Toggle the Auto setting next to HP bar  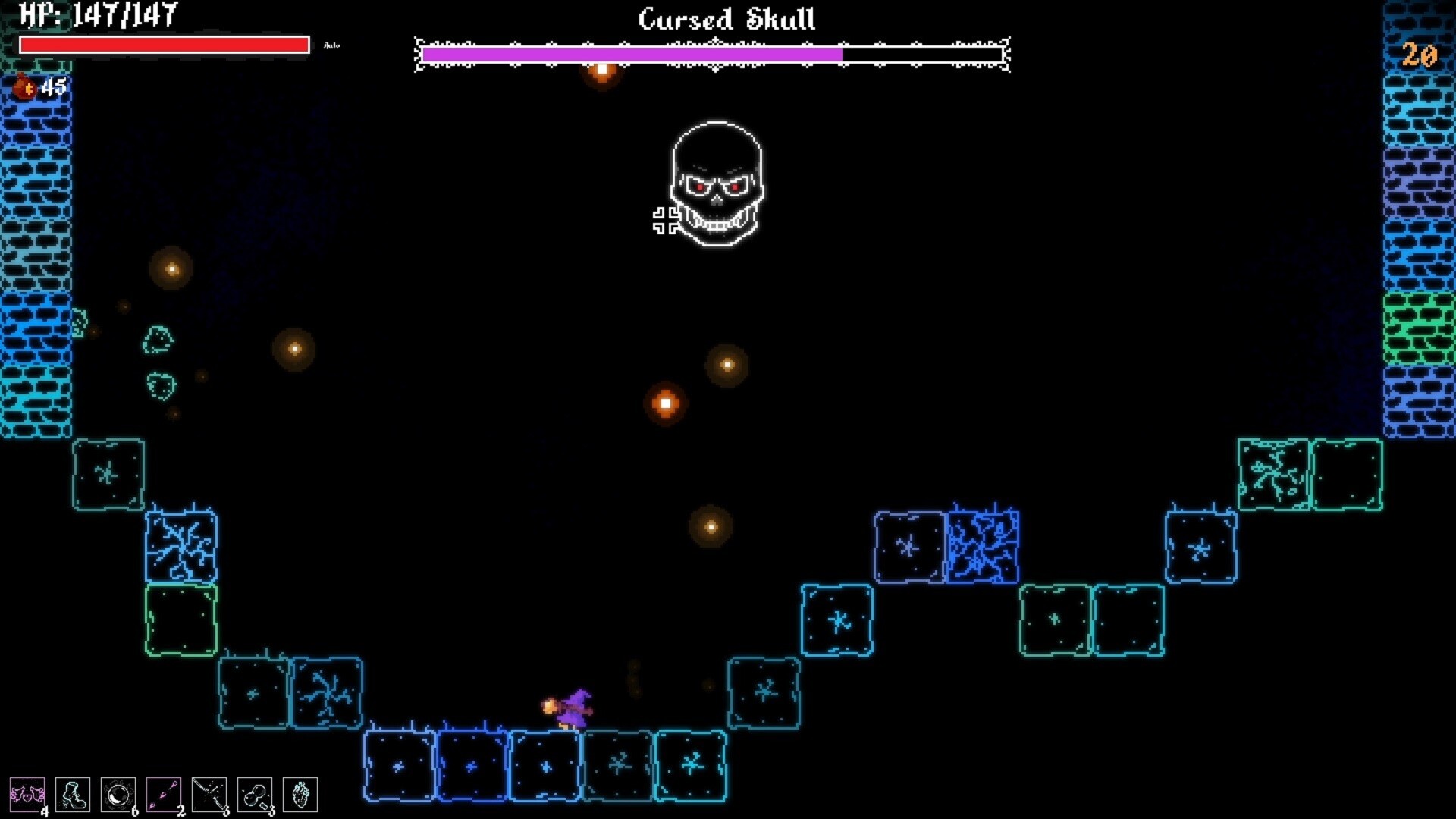coord(332,45)
